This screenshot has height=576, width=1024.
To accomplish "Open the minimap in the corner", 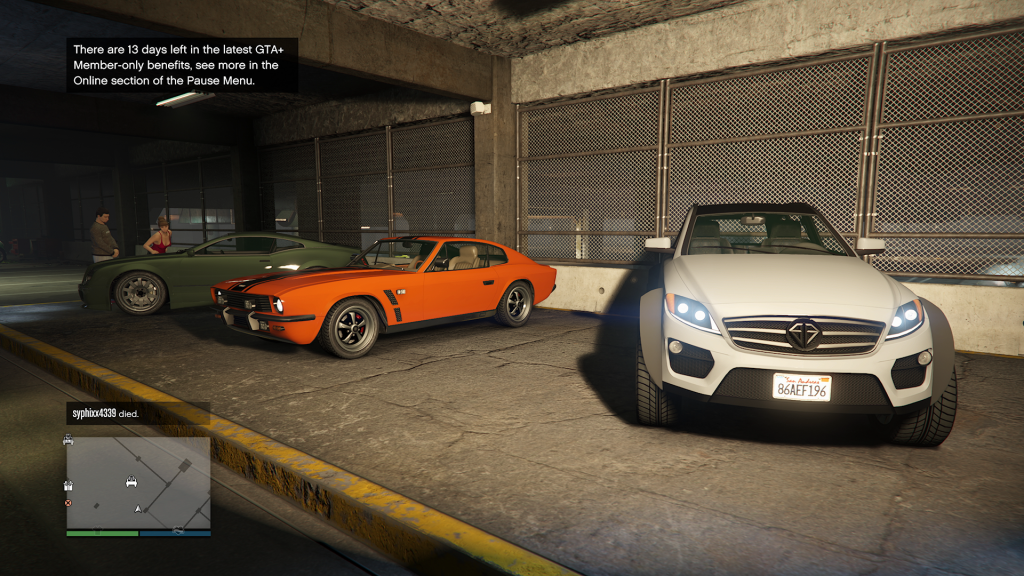I will click(x=138, y=483).
